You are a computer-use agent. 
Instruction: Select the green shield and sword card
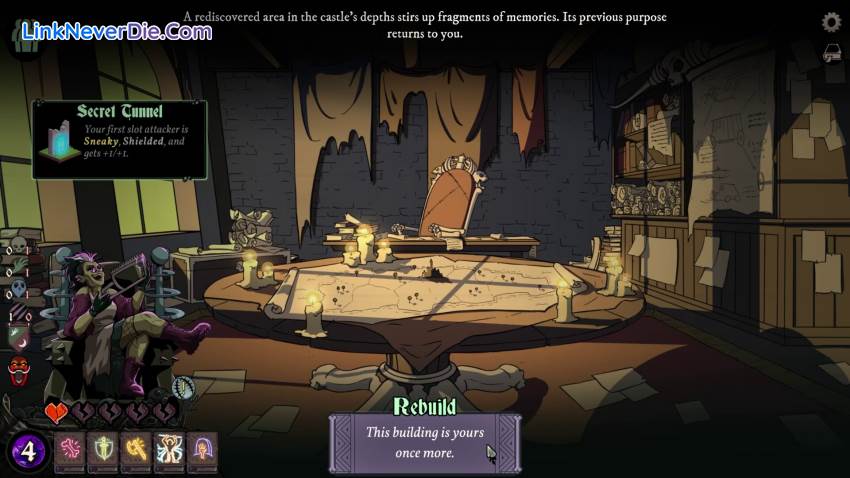tap(104, 451)
